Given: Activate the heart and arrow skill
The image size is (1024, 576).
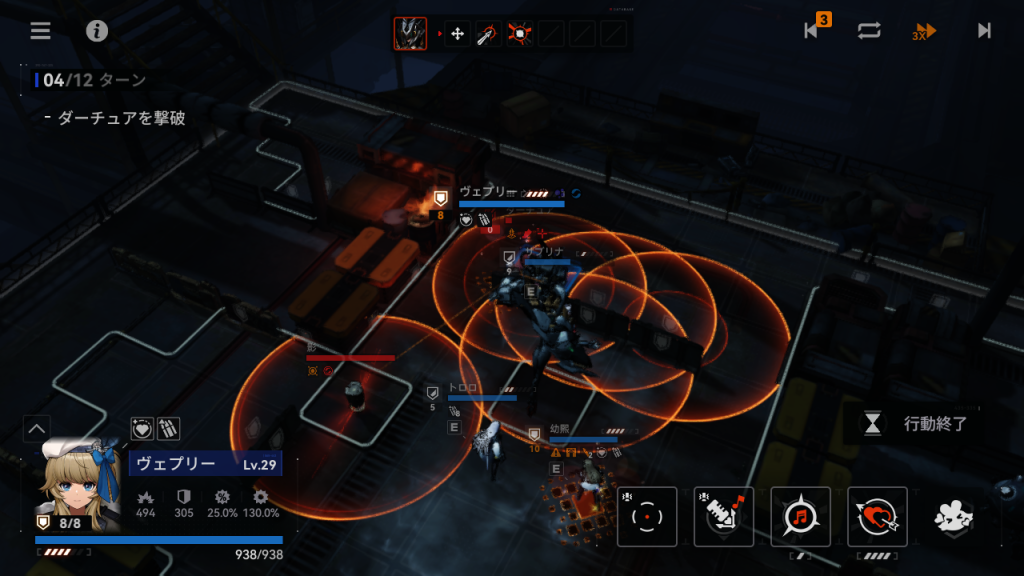Looking at the screenshot, I should click(877, 517).
